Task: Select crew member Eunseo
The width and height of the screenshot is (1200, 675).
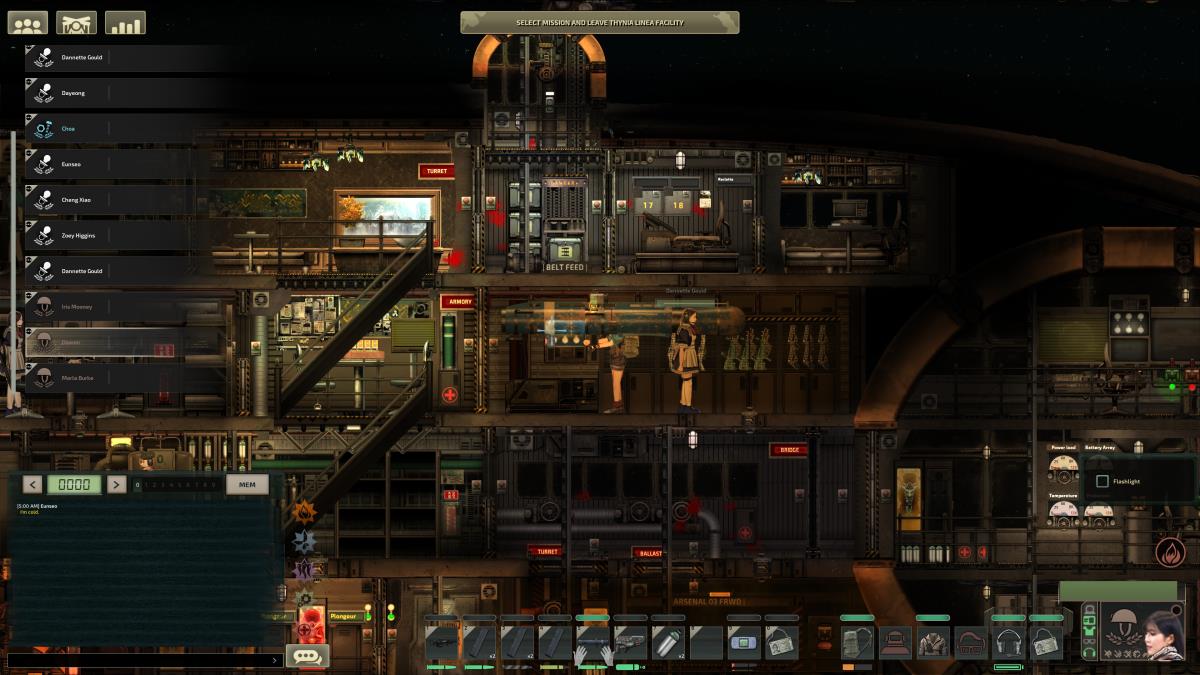Action: pos(120,164)
